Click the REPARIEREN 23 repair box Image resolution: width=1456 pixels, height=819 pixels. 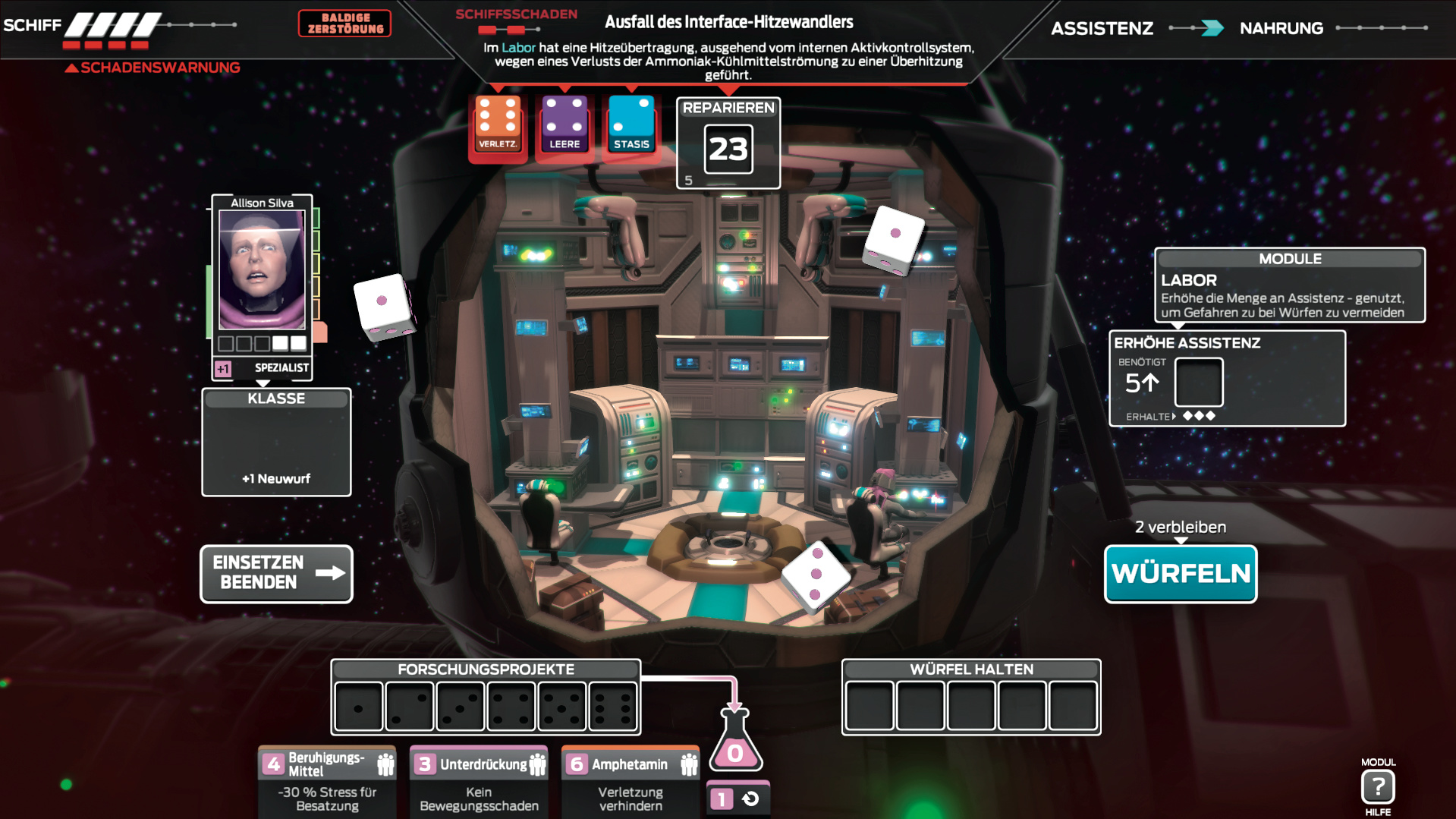coord(728,144)
